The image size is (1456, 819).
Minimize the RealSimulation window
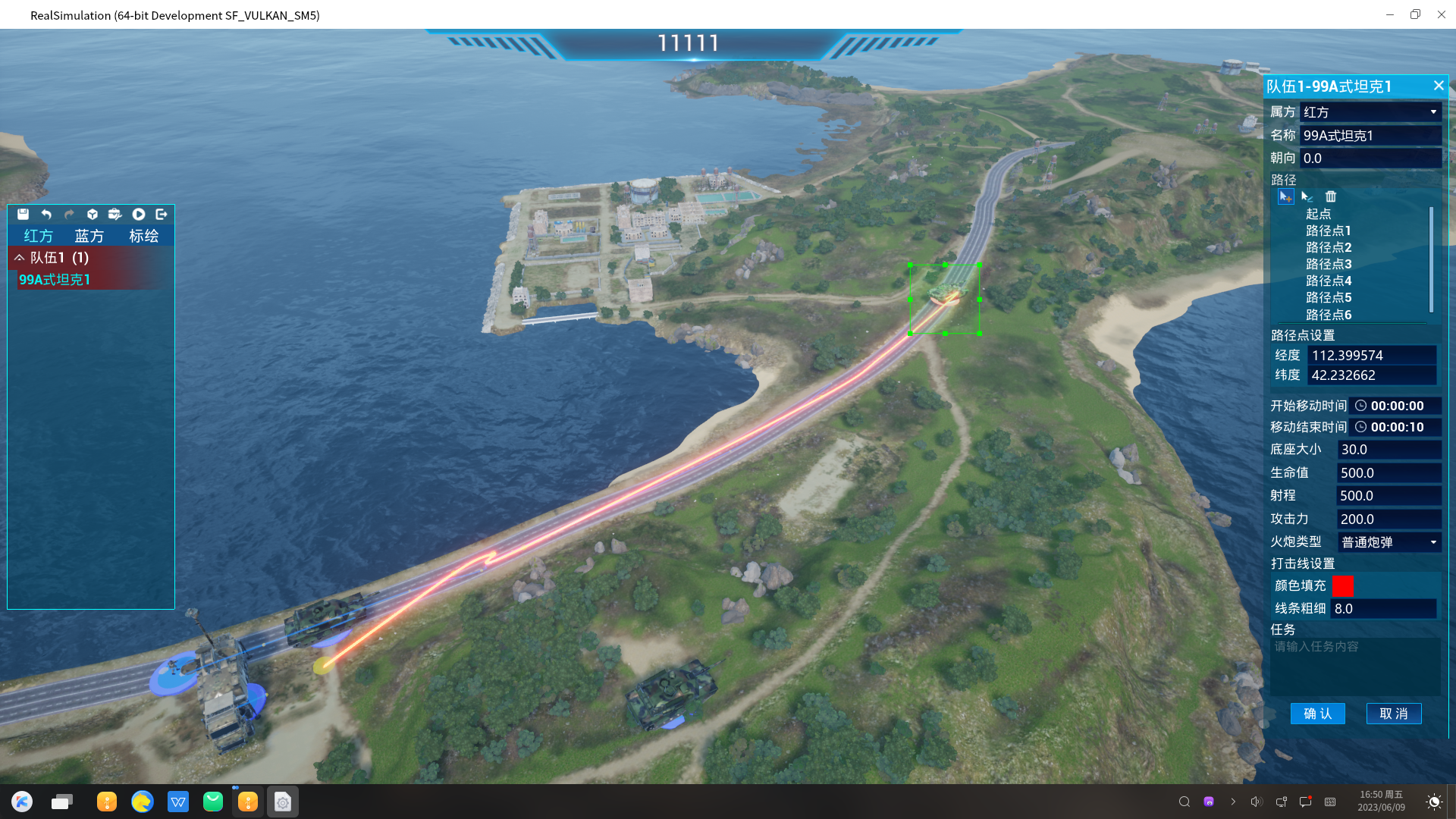click(1390, 14)
